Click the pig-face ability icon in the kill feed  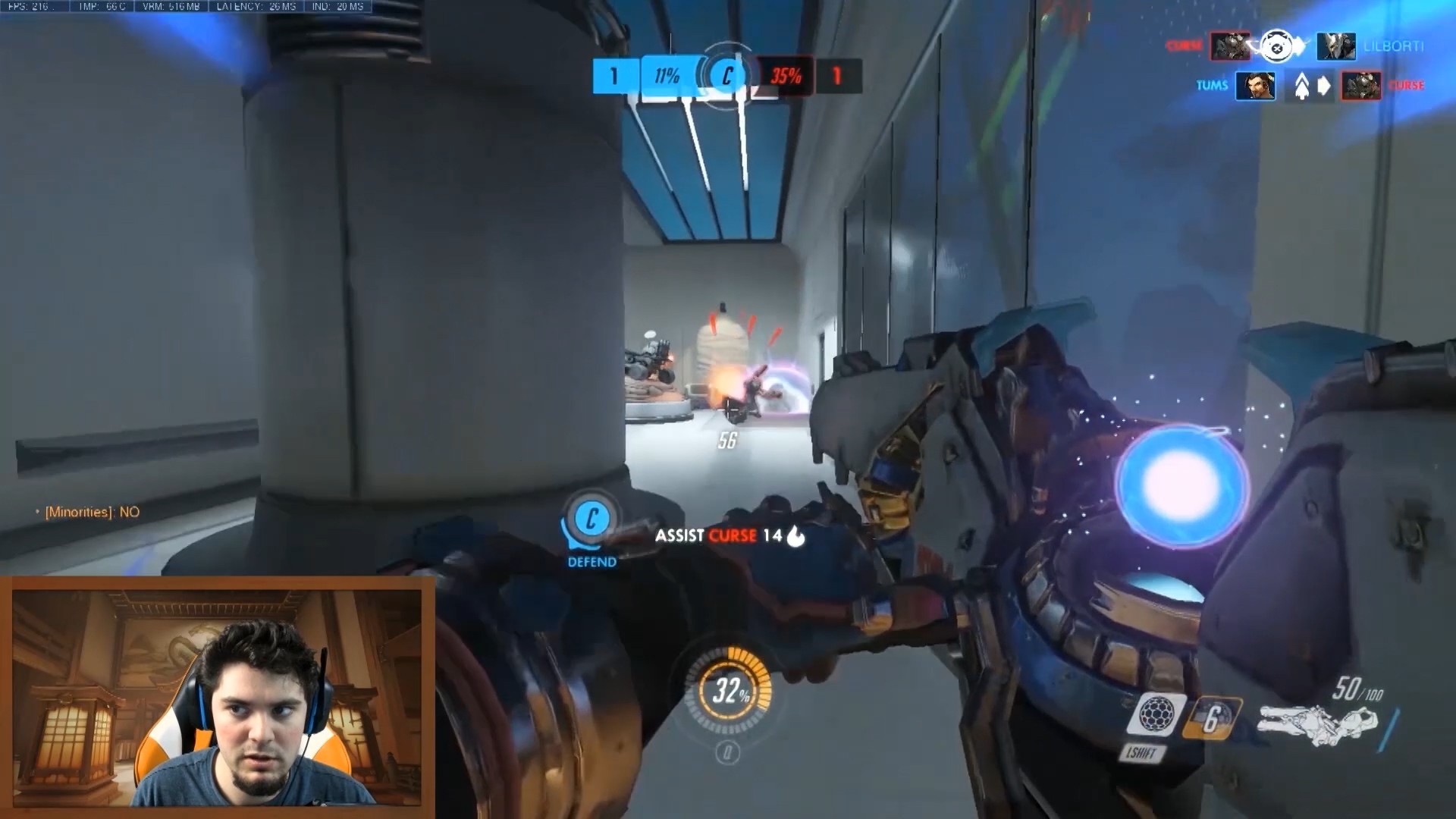point(1277,48)
